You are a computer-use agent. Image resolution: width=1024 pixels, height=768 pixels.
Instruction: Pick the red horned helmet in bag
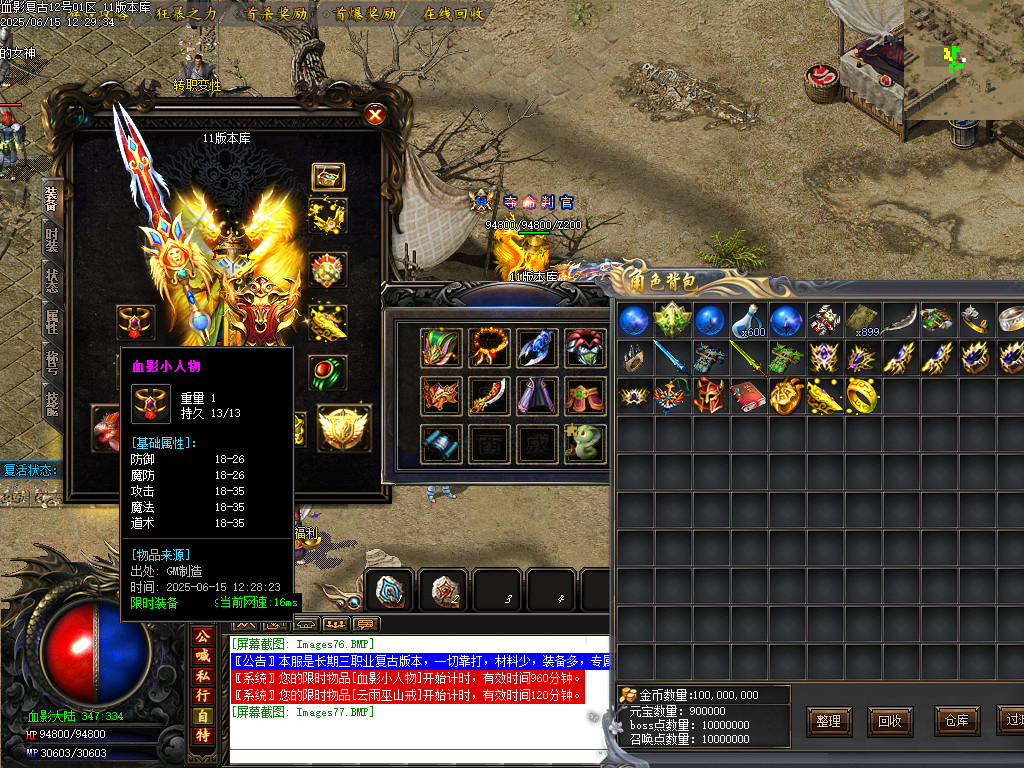709,396
